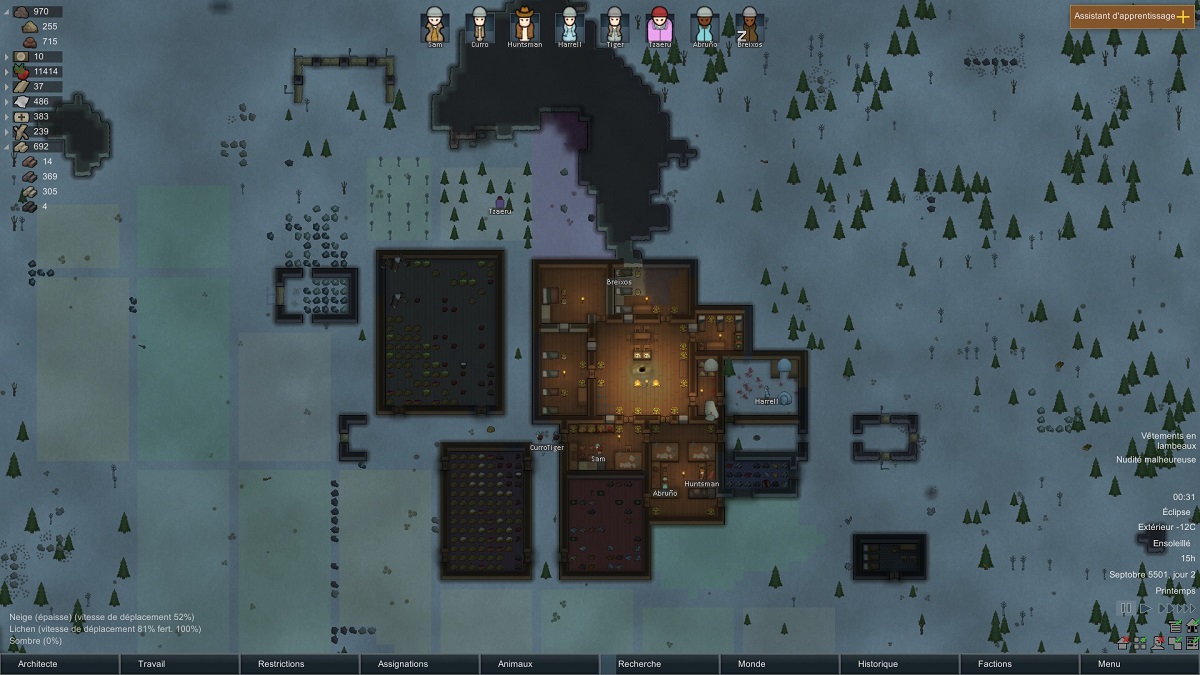View the Monde map

click(x=780, y=664)
